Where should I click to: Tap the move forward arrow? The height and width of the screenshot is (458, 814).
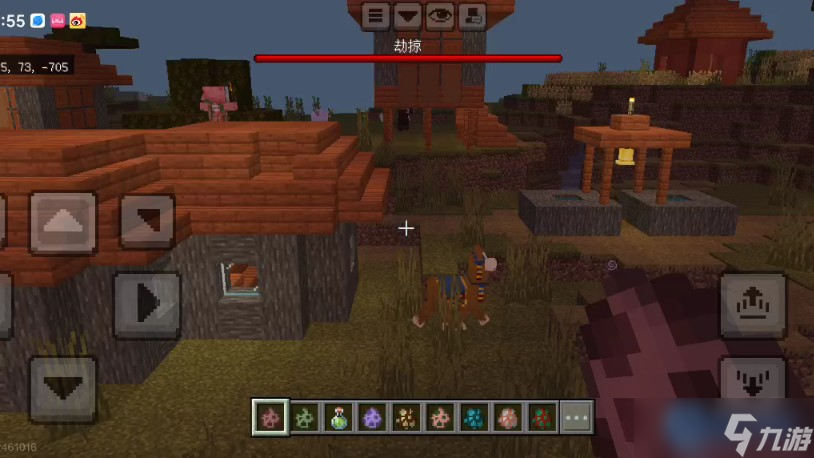coord(63,222)
